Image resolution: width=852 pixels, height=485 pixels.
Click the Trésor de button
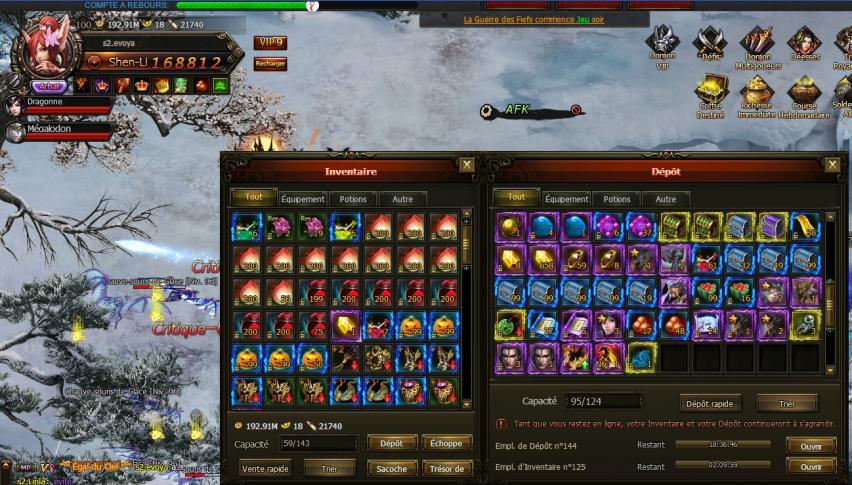tap(446, 468)
